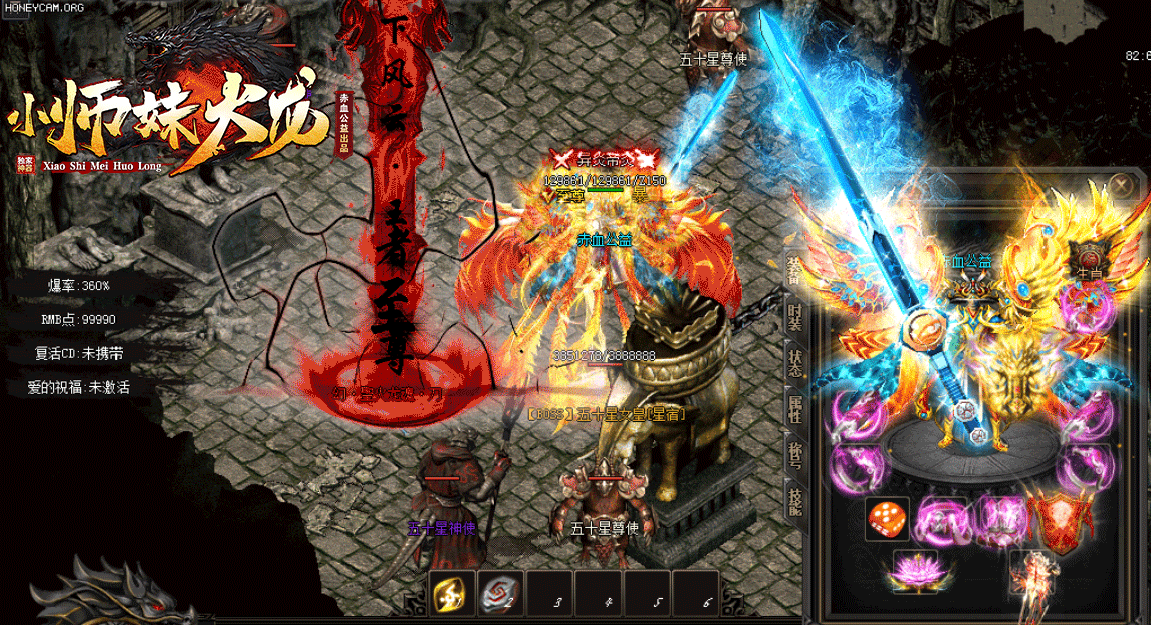Select the orange dice equipment slot
Viewport: 1151px width, 625px height.
pos(887,520)
